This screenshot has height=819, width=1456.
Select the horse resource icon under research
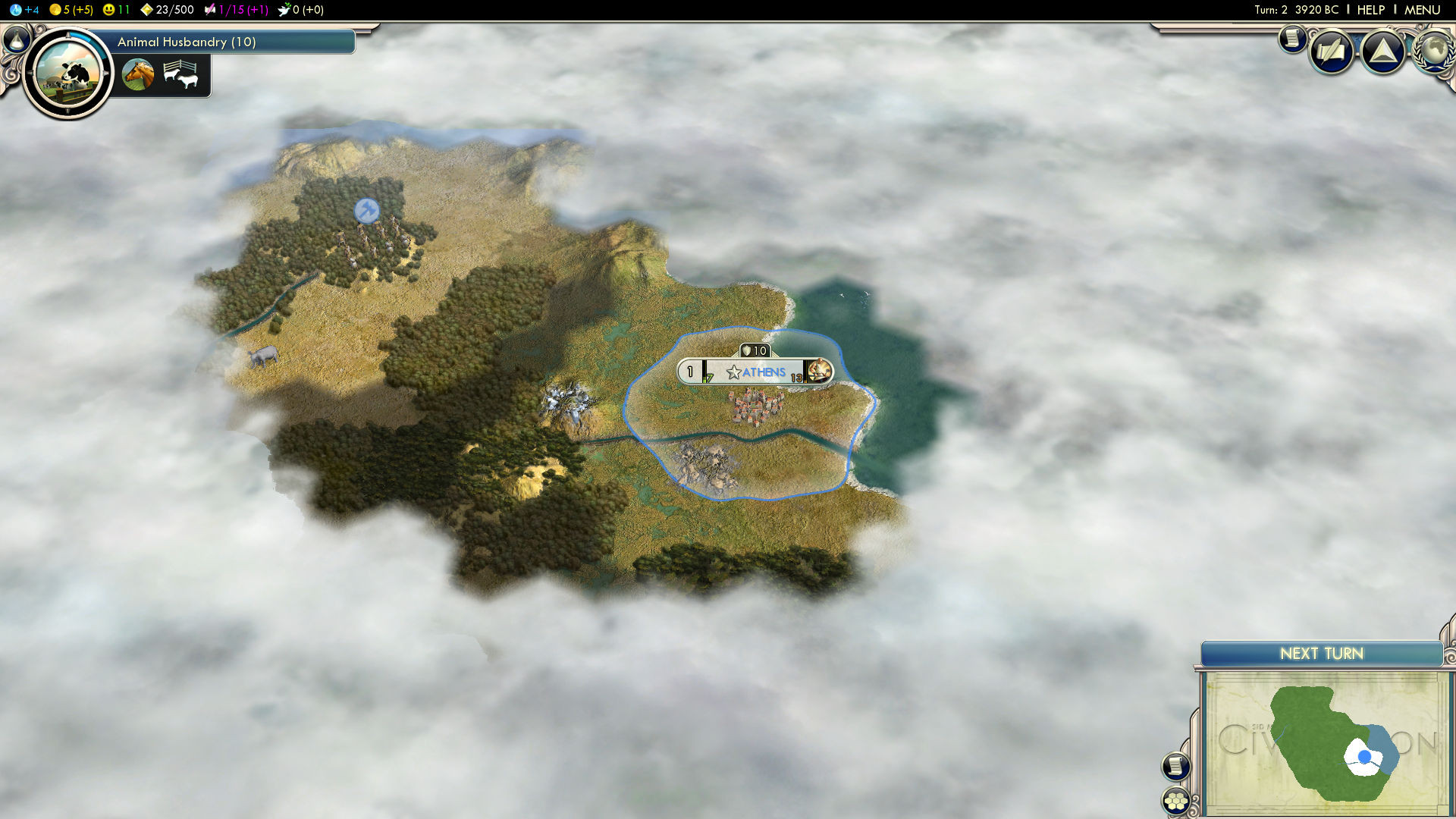[138, 74]
